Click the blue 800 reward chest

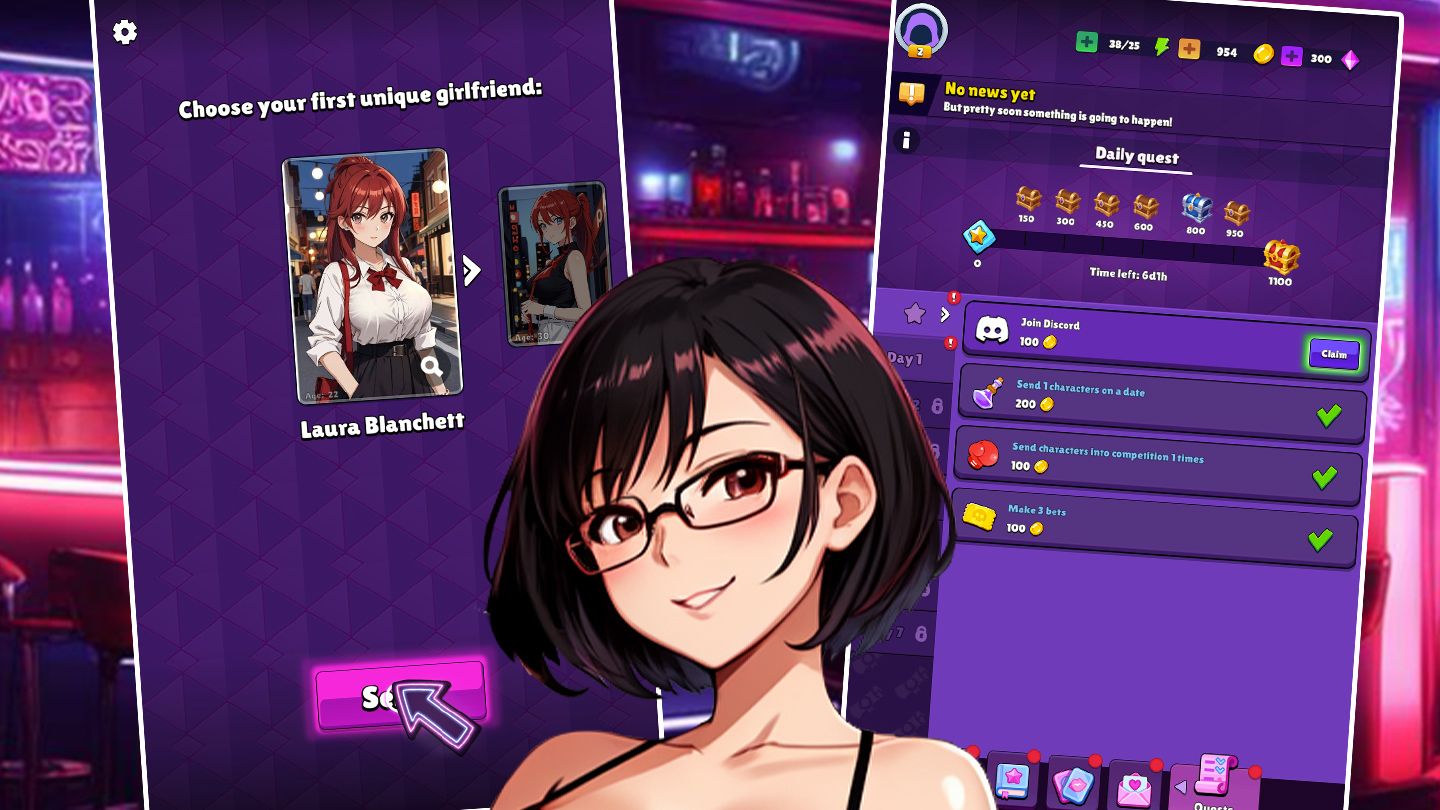pos(1196,206)
